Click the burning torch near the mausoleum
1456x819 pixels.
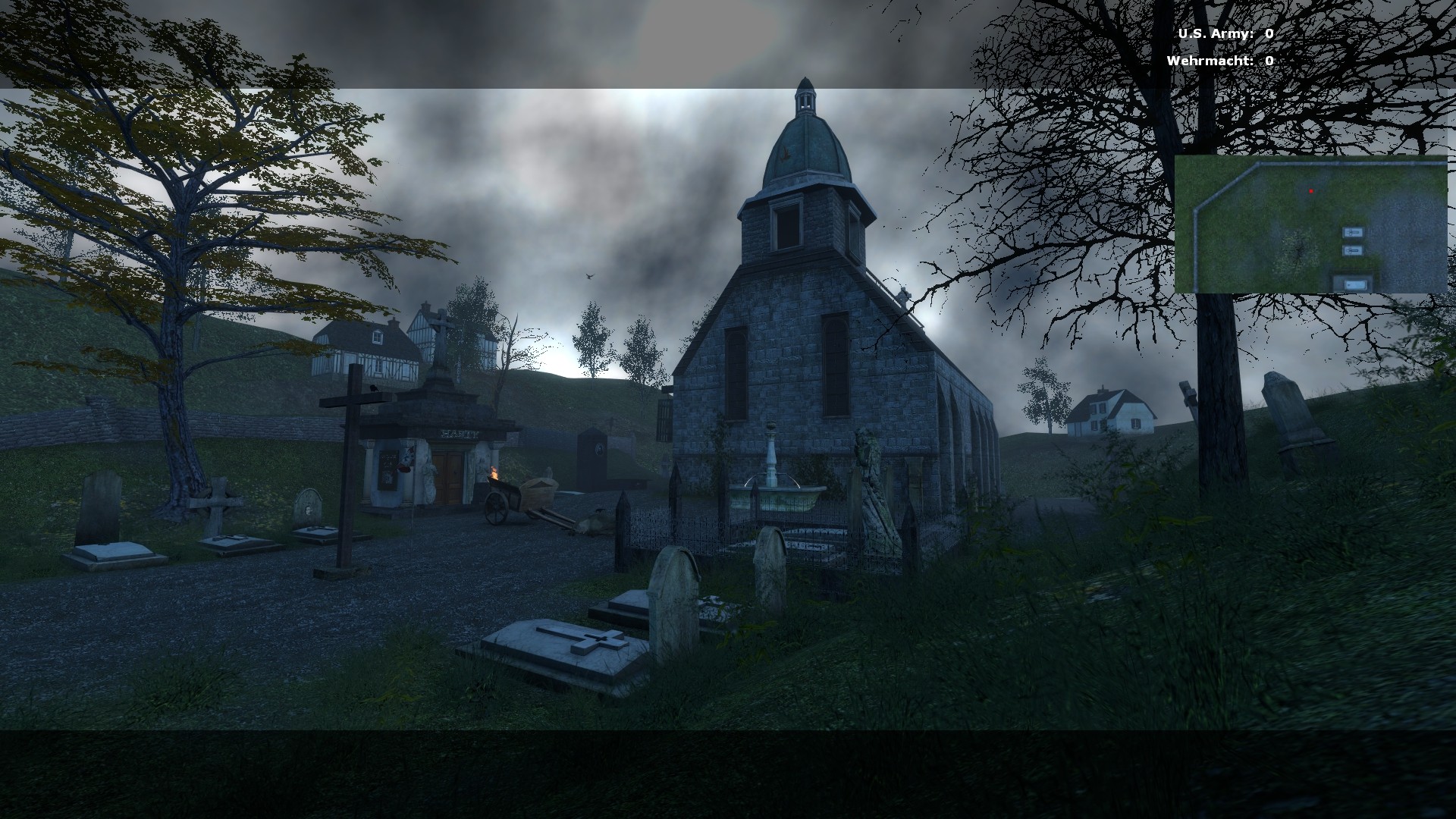click(x=494, y=472)
